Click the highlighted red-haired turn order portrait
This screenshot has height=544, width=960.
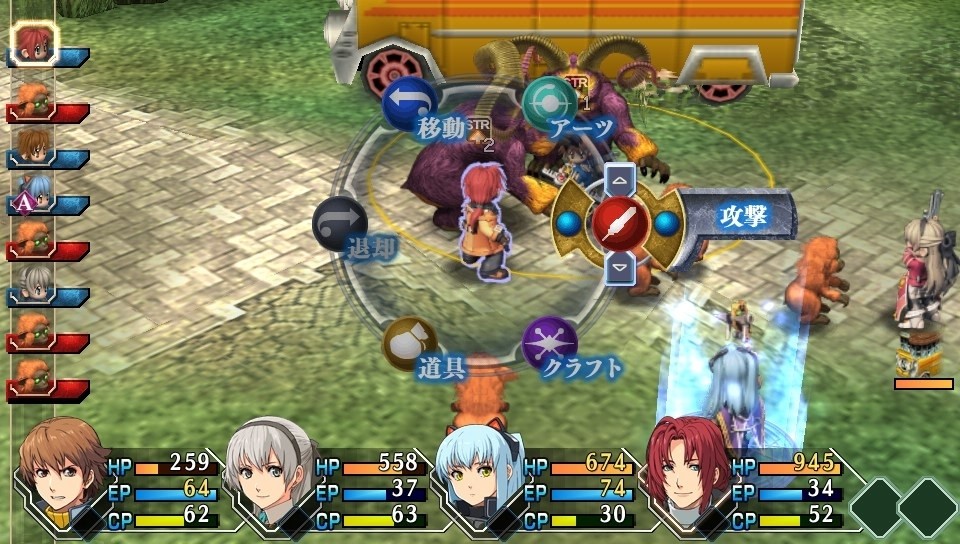(36, 42)
